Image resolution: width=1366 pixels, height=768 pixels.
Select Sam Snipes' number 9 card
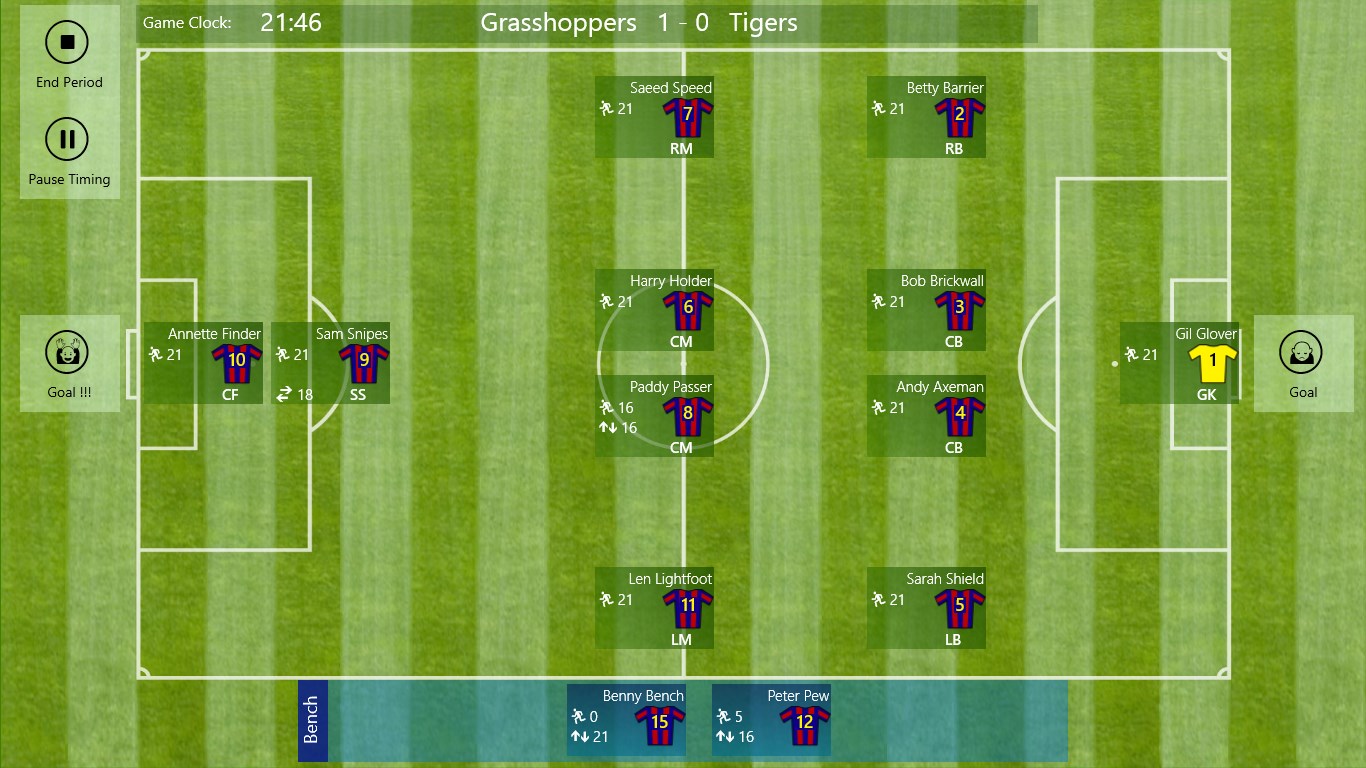331,363
